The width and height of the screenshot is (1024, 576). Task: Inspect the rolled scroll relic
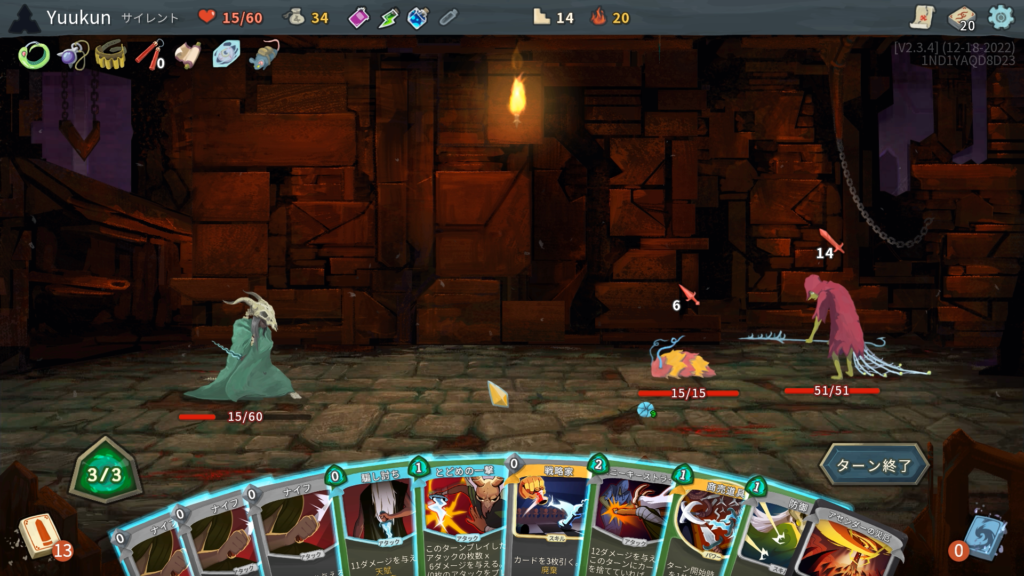tap(187, 55)
